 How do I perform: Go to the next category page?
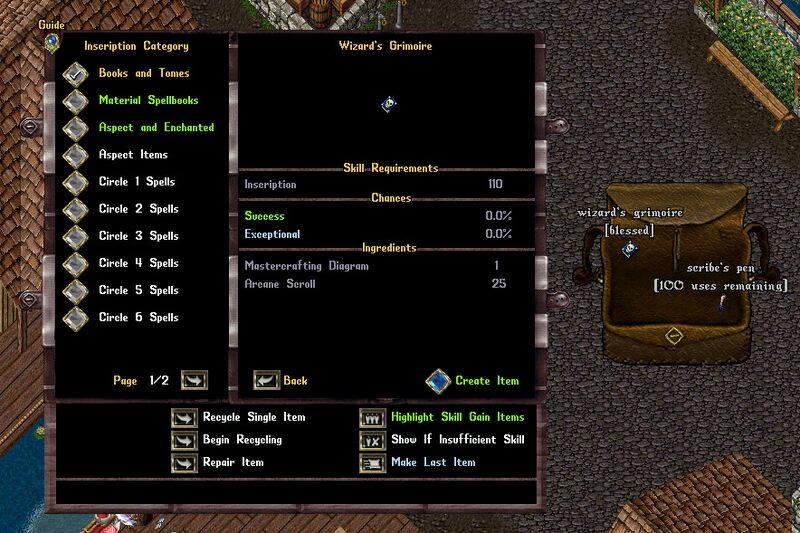click(x=194, y=380)
